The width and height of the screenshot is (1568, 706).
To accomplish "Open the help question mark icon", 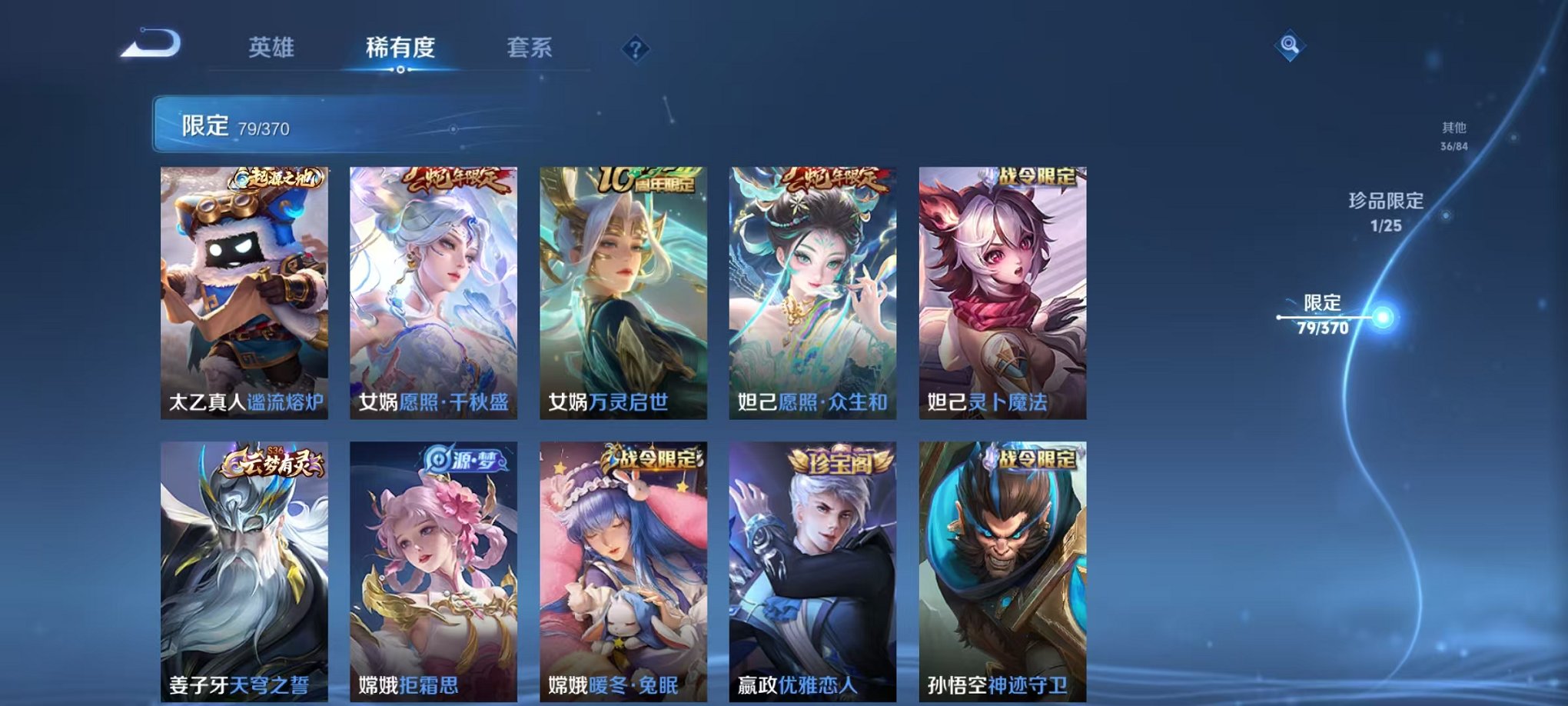I will [635, 49].
